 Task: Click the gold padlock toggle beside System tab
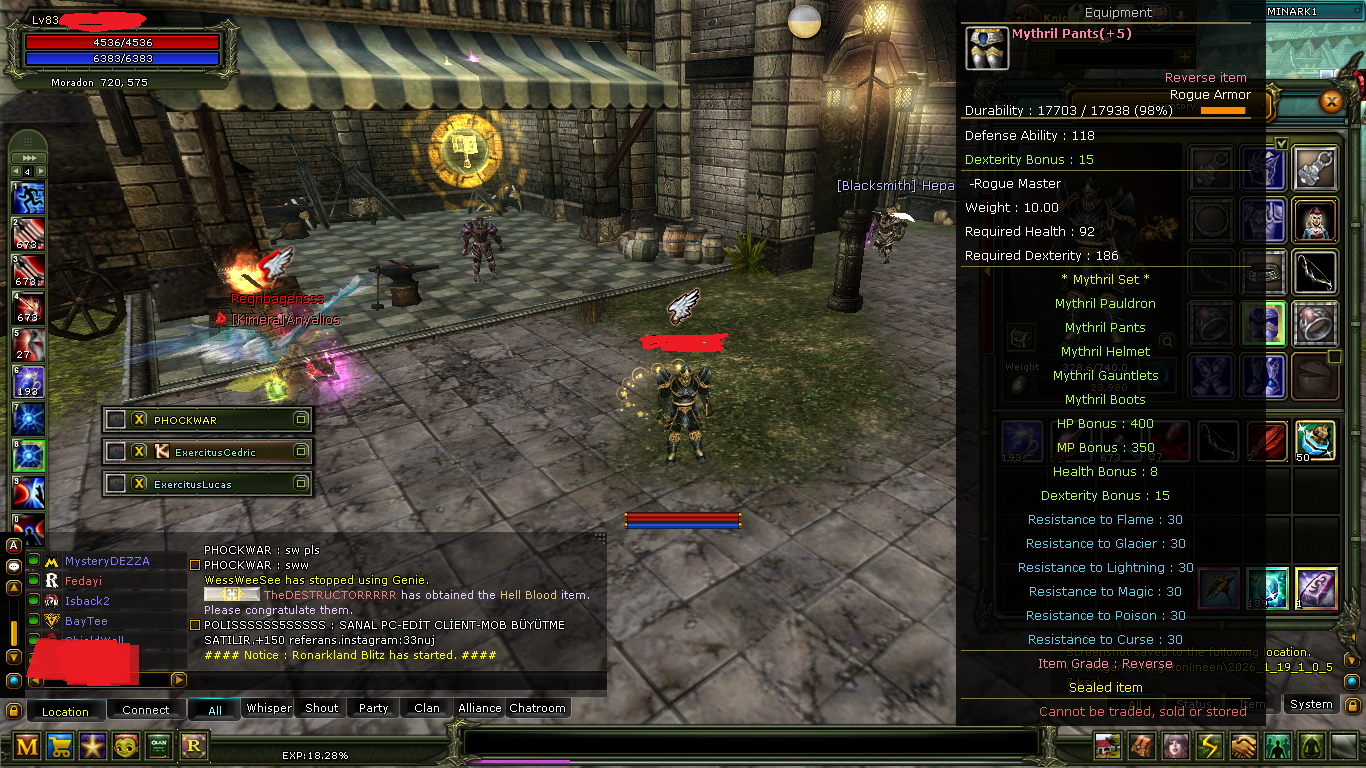click(x=1352, y=704)
